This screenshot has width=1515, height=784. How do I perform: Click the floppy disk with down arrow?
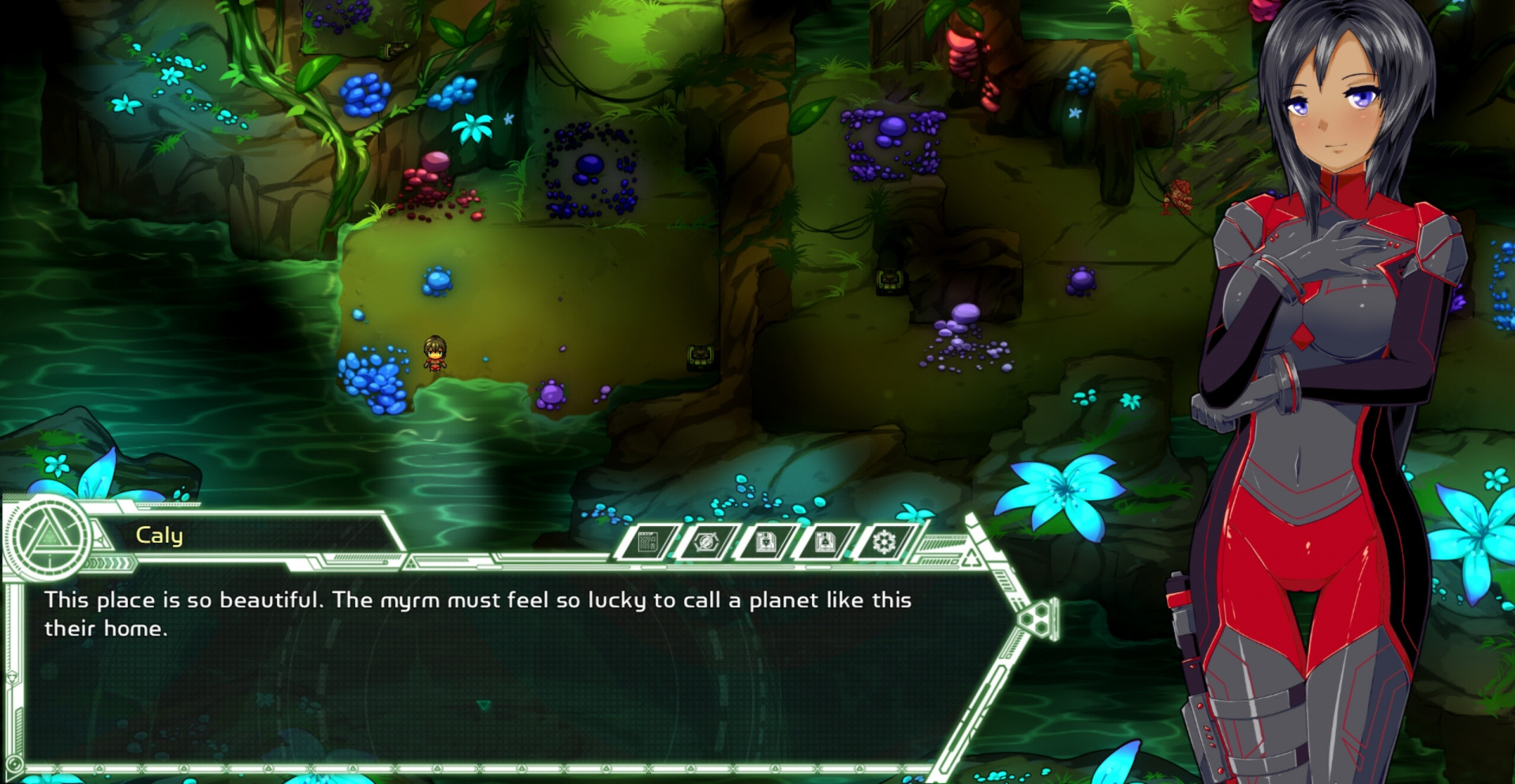tap(765, 543)
